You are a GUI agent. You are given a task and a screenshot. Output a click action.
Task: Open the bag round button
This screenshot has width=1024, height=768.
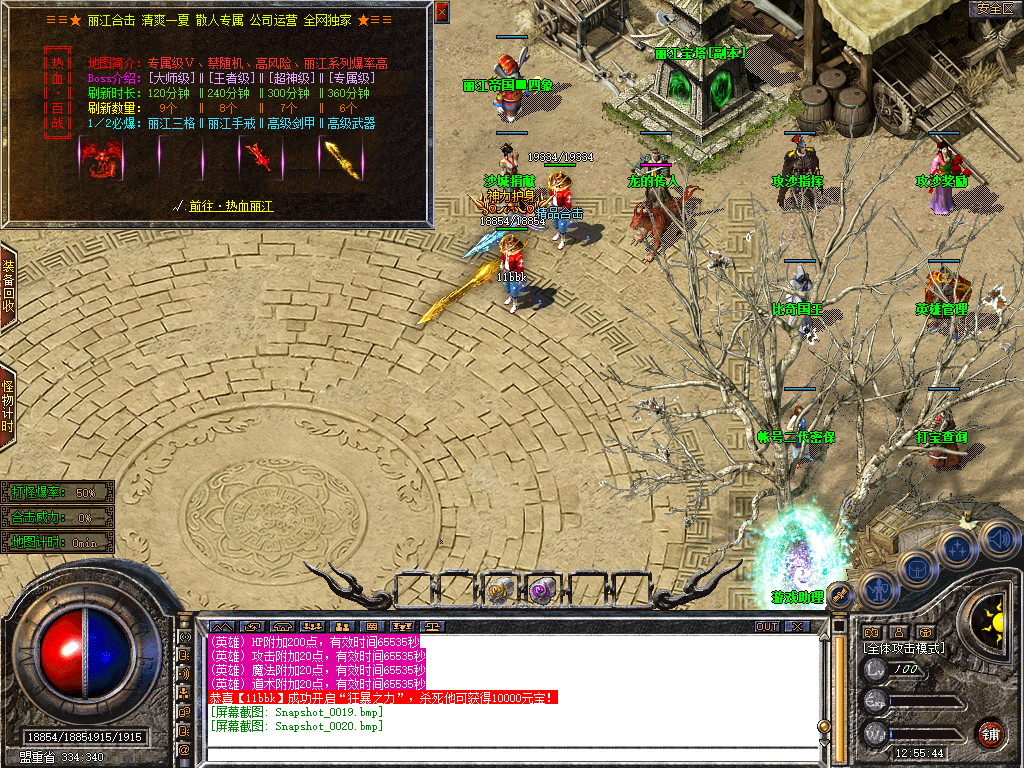click(x=917, y=569)
